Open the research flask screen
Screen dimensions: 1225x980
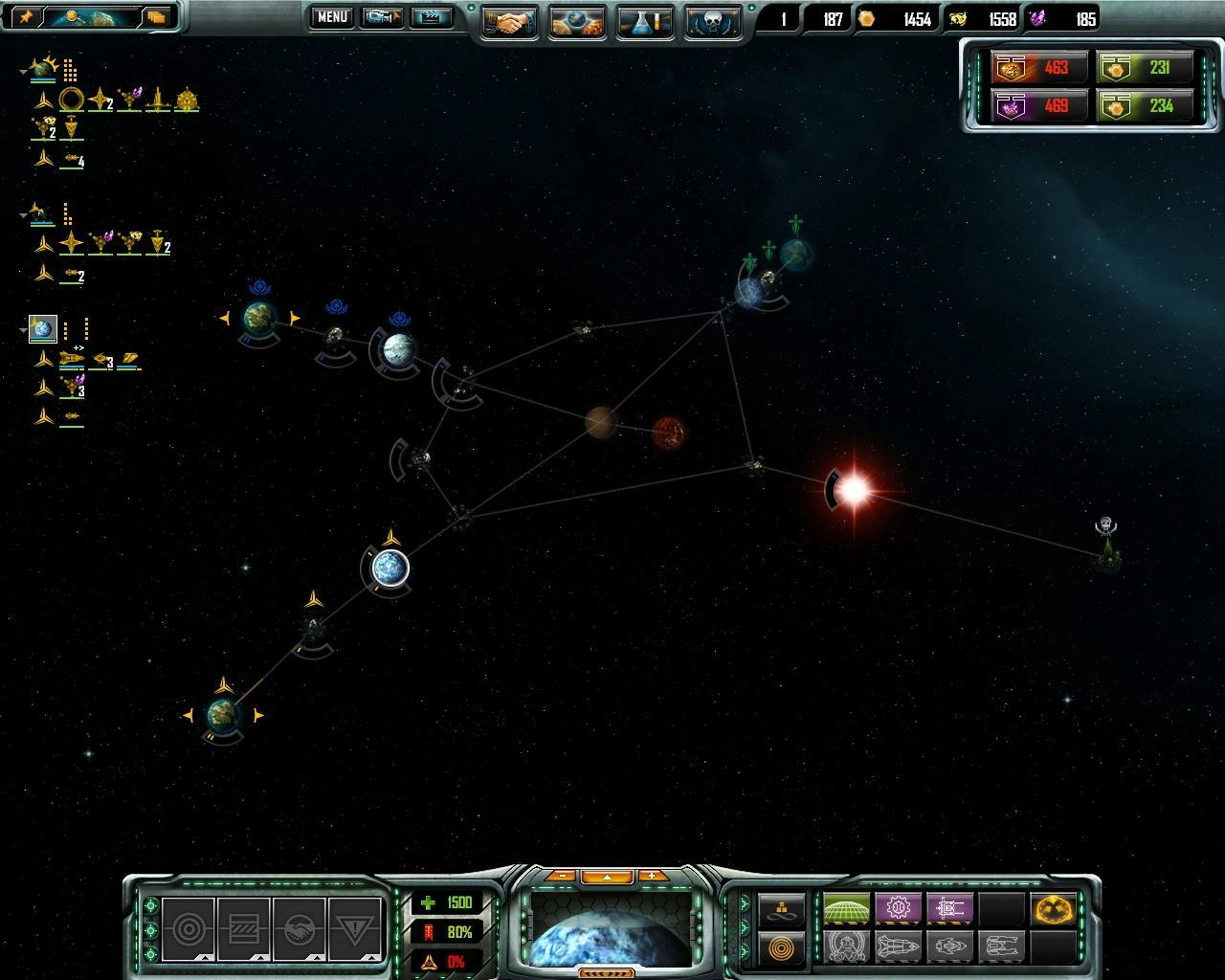(645, 21)
